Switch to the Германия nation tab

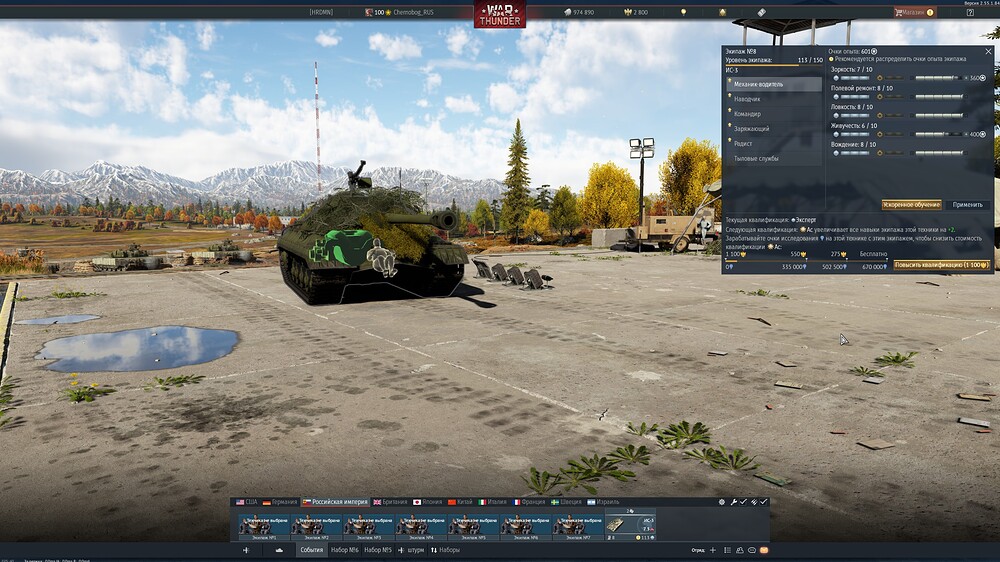(x=280, y=502)
